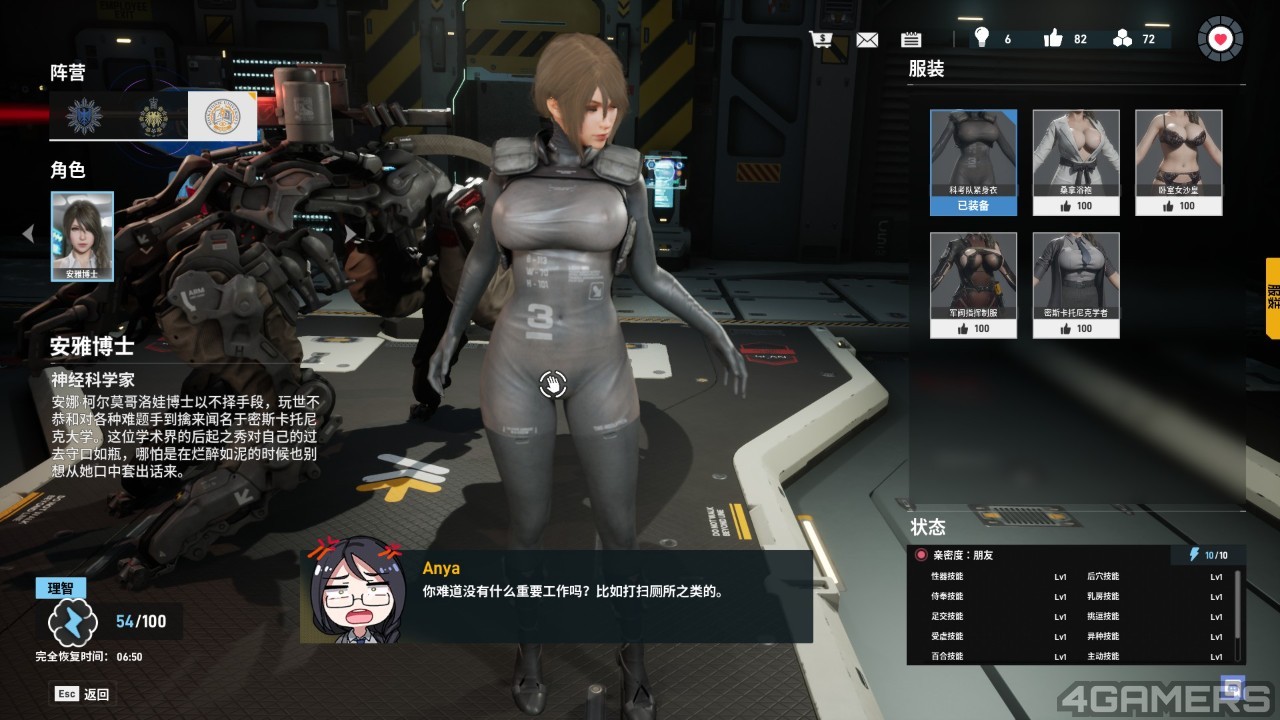
Task: Click the 返回 back button
Action: (x=83, y=693)
